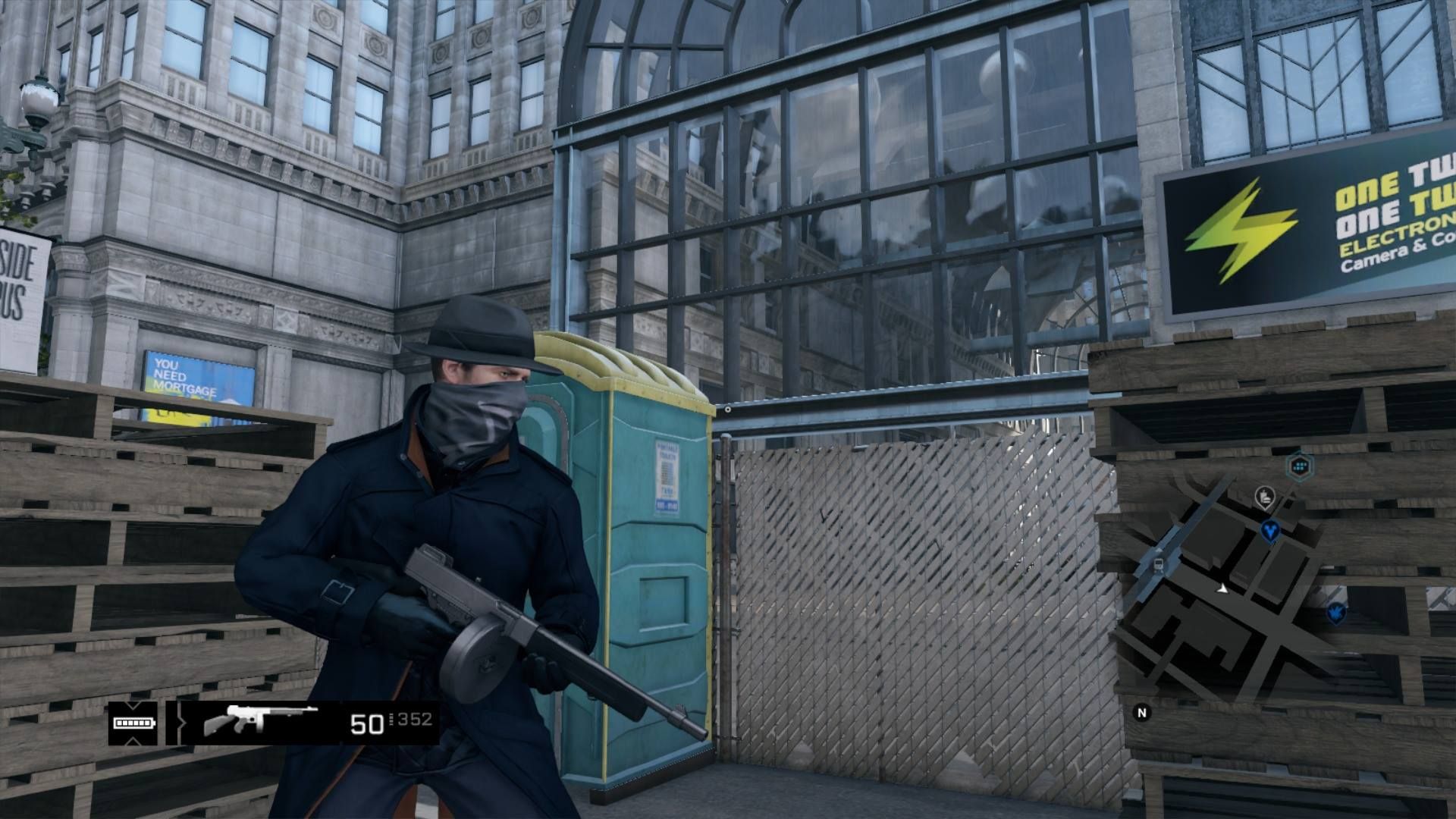1456x819 pixels.
Task: Select the white player arrow on minimap
Action: point(1222,588)
